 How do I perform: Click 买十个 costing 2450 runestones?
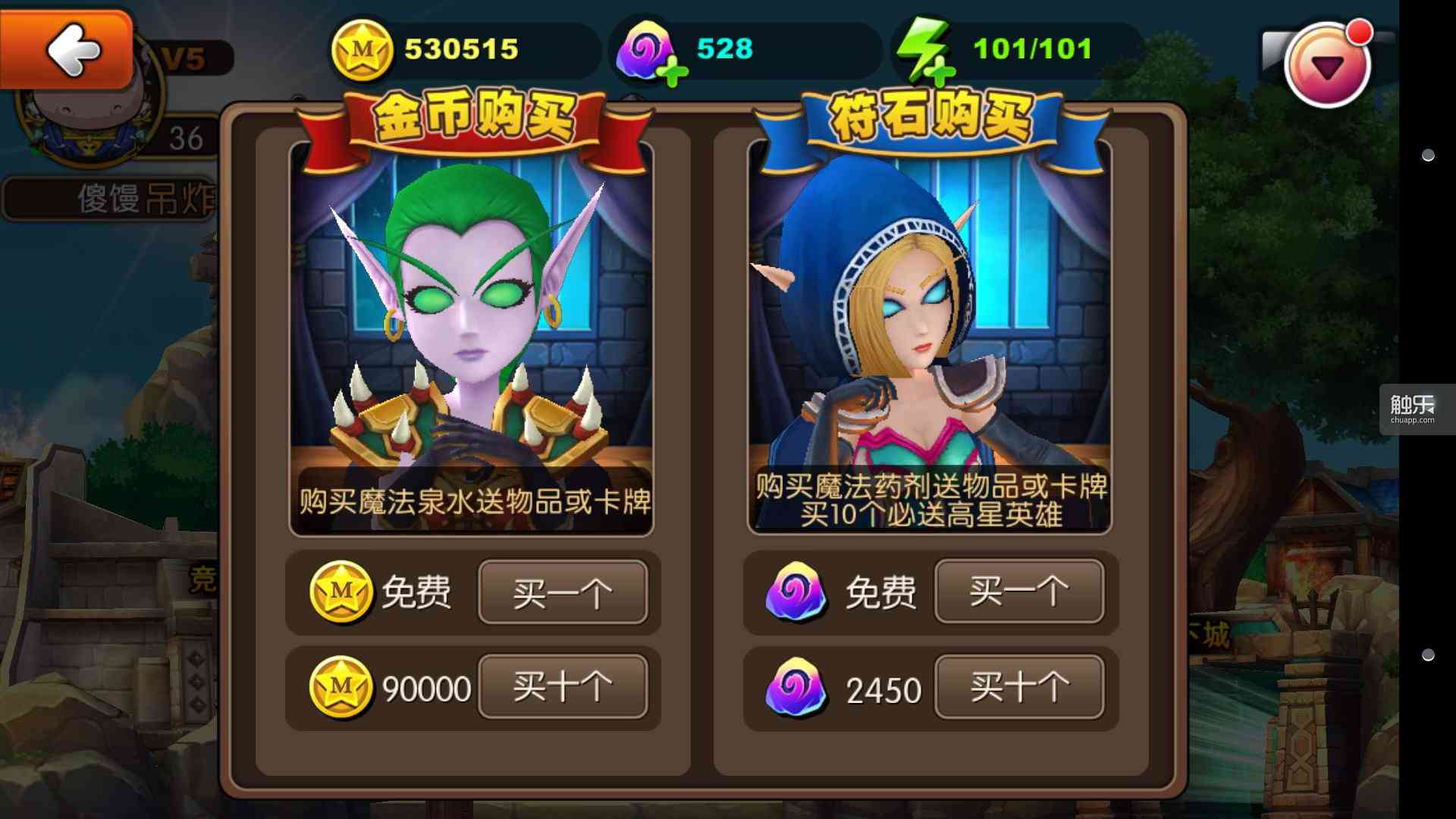coord(1020,689)
